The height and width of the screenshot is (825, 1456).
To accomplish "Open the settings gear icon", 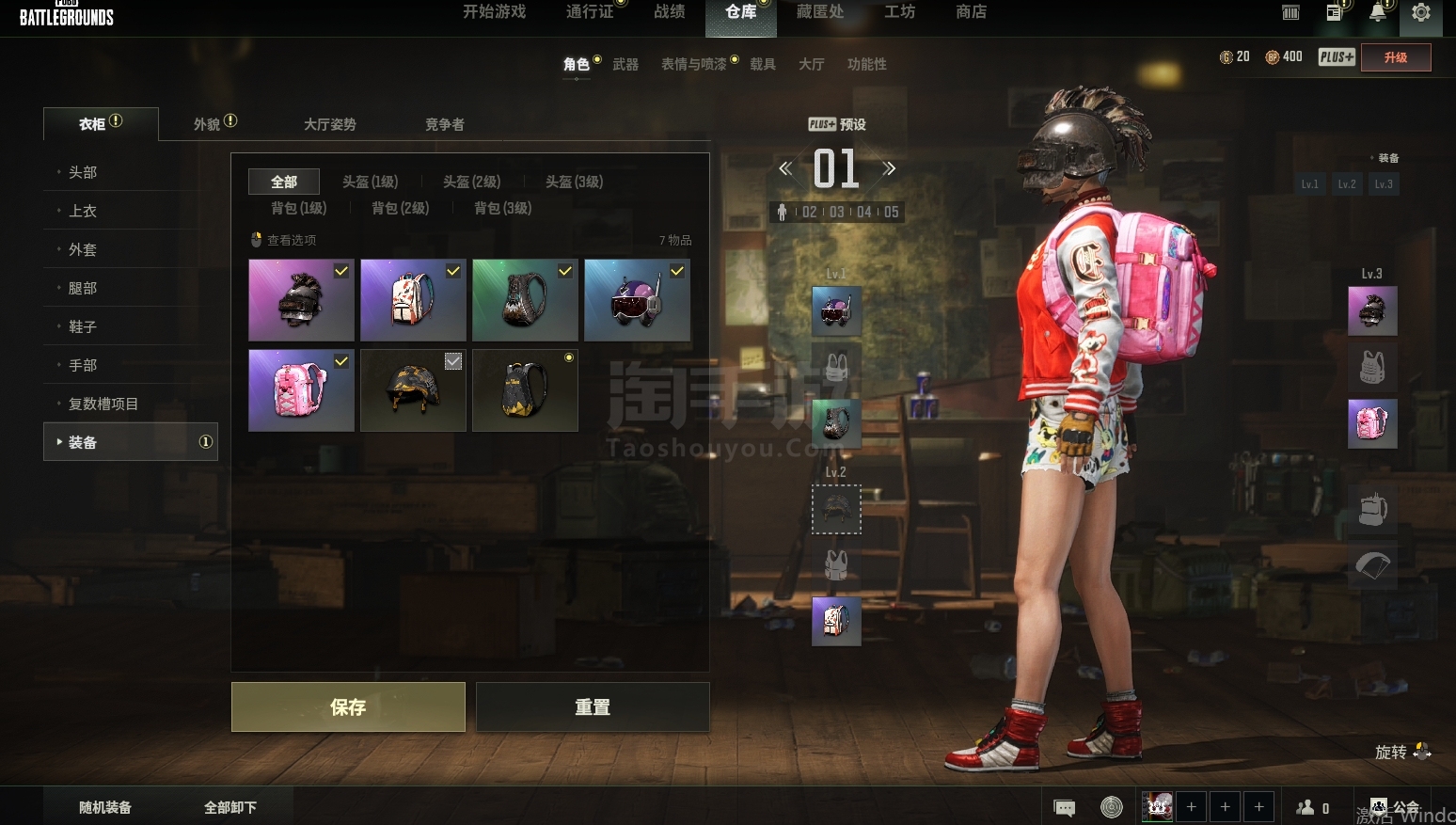I will (x=1420, y=13).
